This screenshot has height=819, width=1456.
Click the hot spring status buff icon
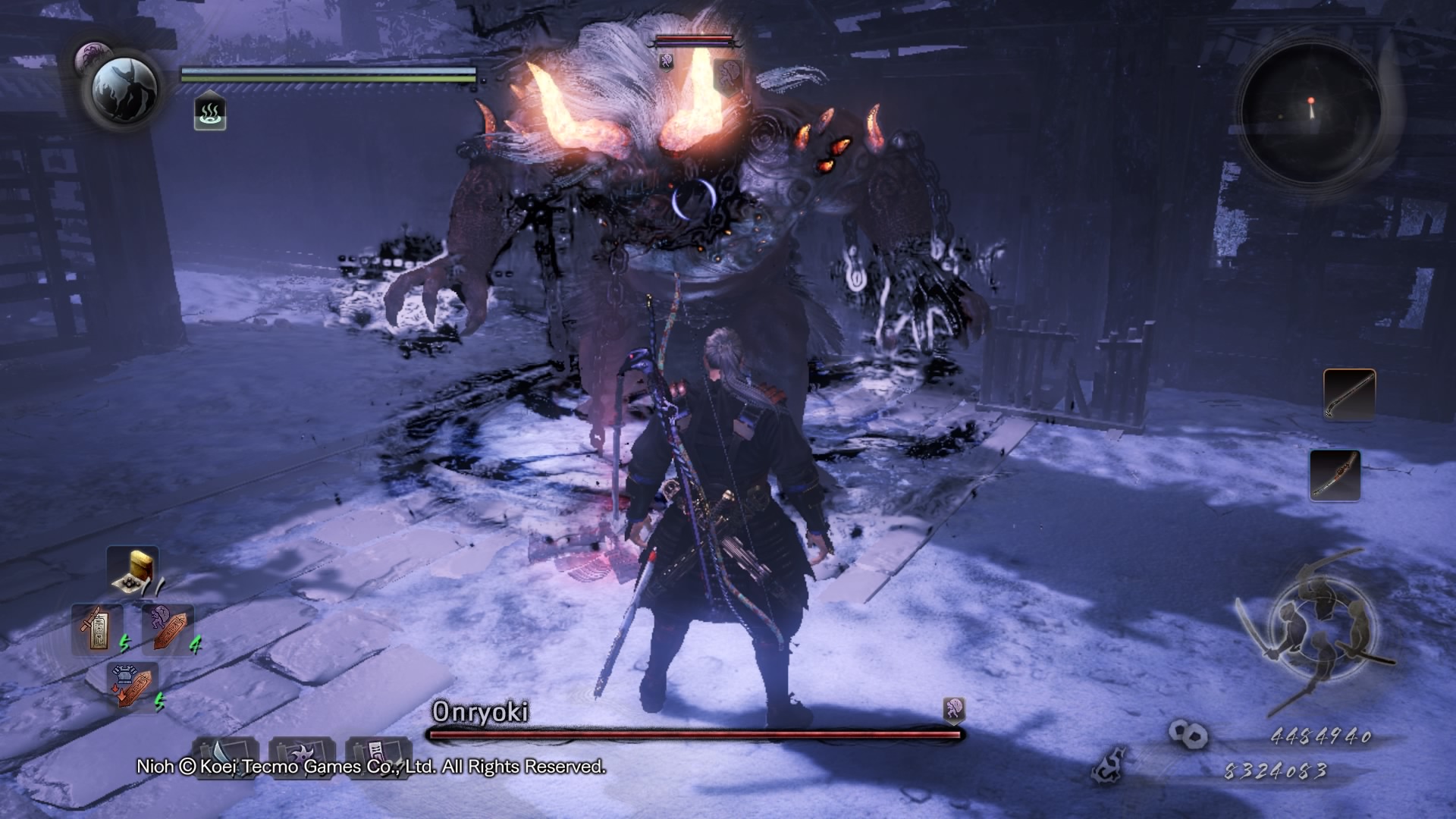(210, 114)
